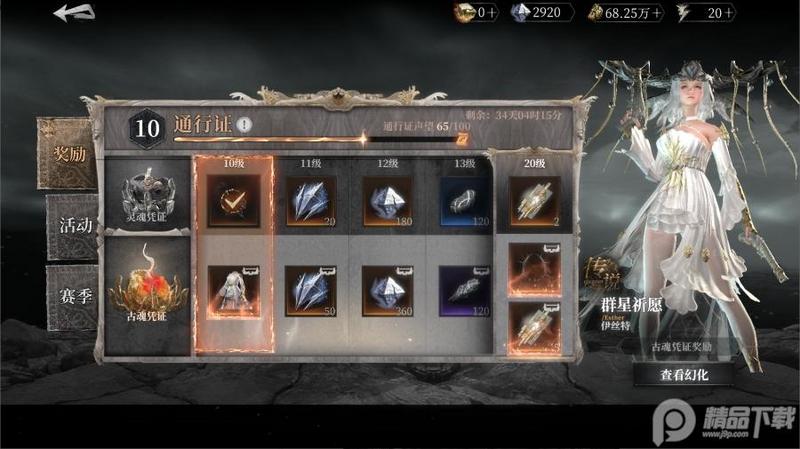Screen dimensions: 800x449
Task: Select the level 12 diamond x360 reward
Action: click(388, 291)
